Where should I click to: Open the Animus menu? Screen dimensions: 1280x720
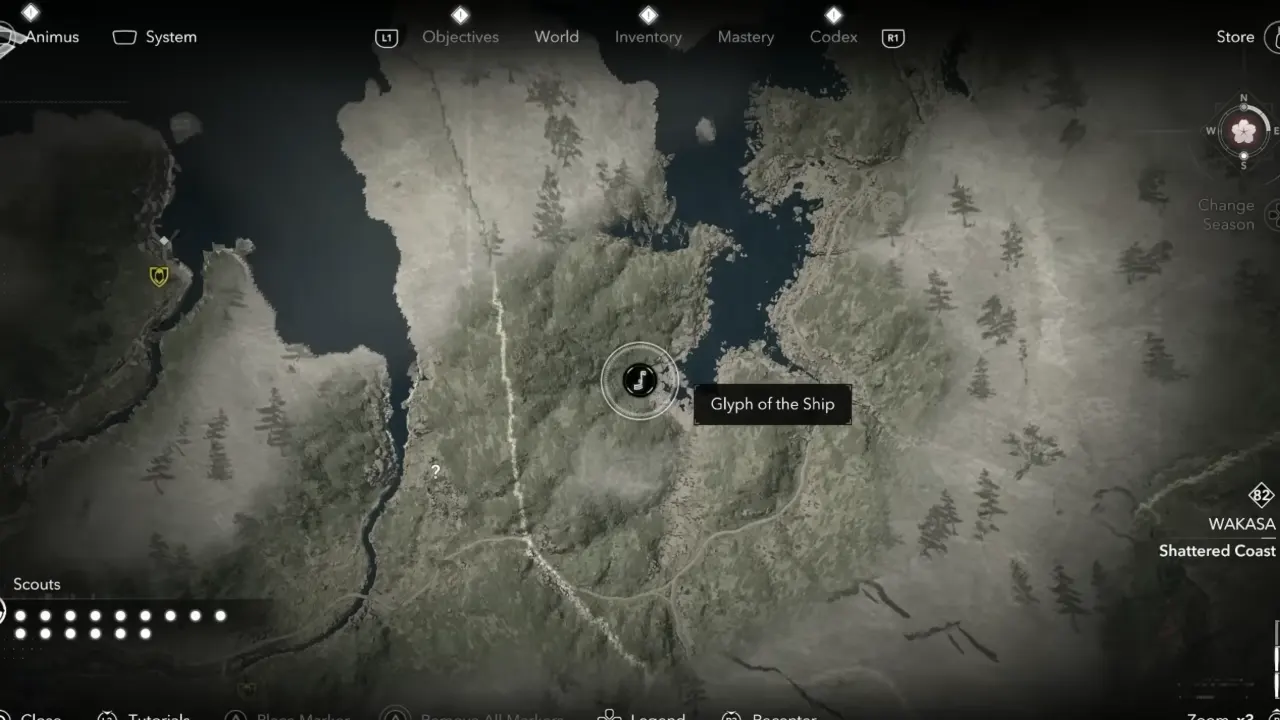51,37
